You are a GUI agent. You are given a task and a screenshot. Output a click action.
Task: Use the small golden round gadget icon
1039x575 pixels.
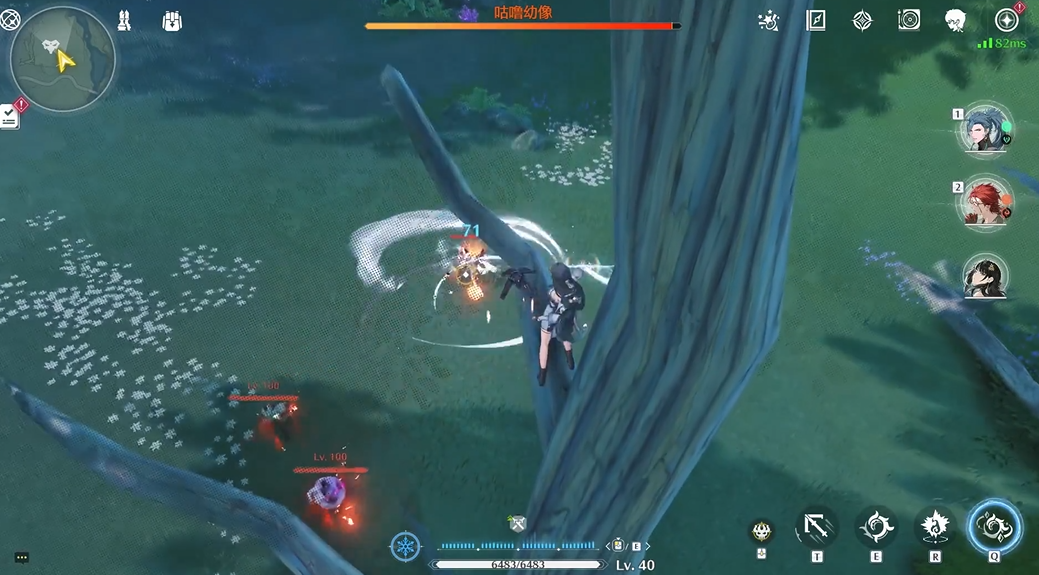pyautogui.click(x=762, y=531)
